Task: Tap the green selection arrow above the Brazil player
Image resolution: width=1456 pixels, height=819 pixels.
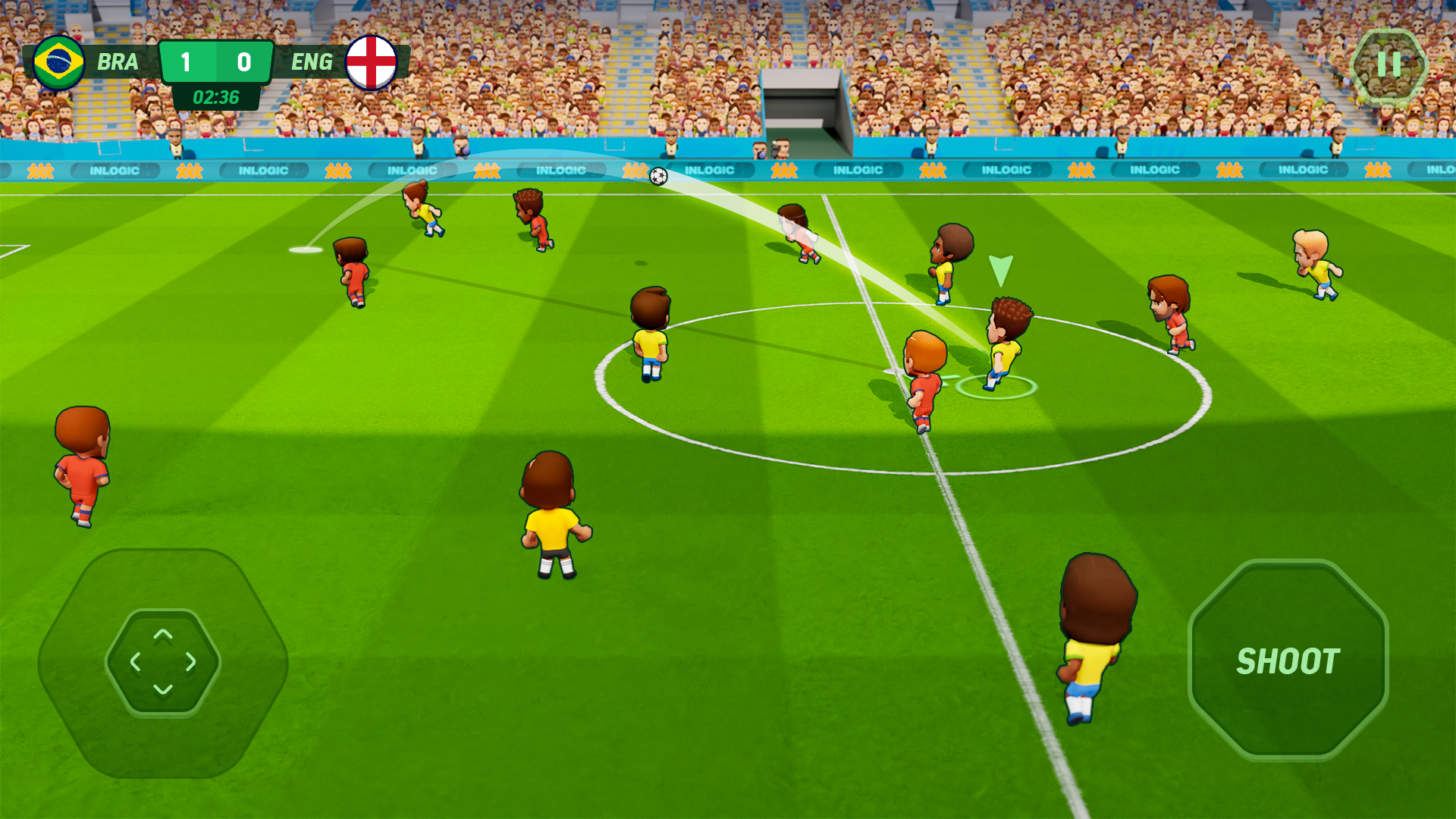Action: (999, 271)
